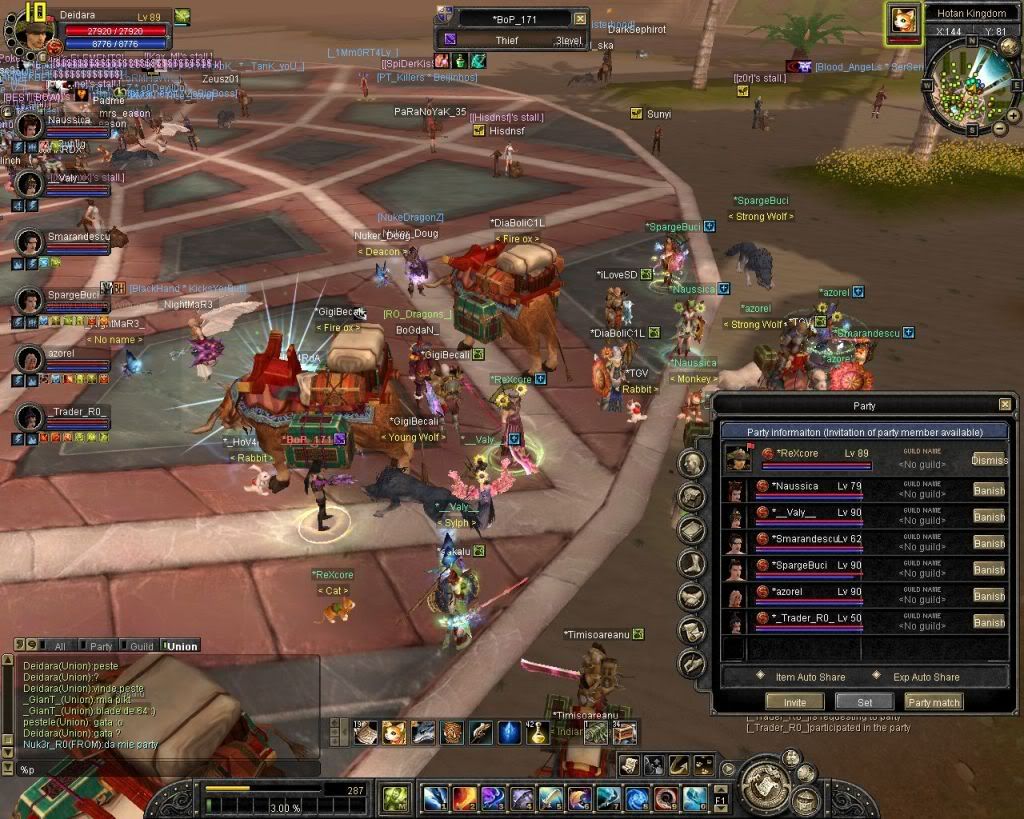Image resolution: width=1024 pixels, height=819 pixels.
Task: Switch chat to the Party tab
Action: click(100, 646)
